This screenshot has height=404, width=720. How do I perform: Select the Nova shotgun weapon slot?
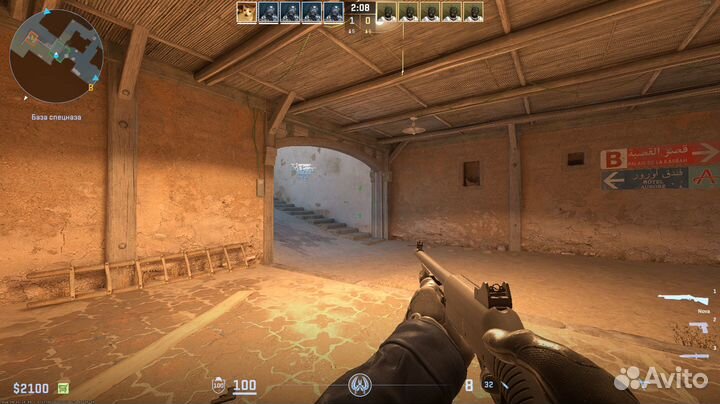coord(683,298)
